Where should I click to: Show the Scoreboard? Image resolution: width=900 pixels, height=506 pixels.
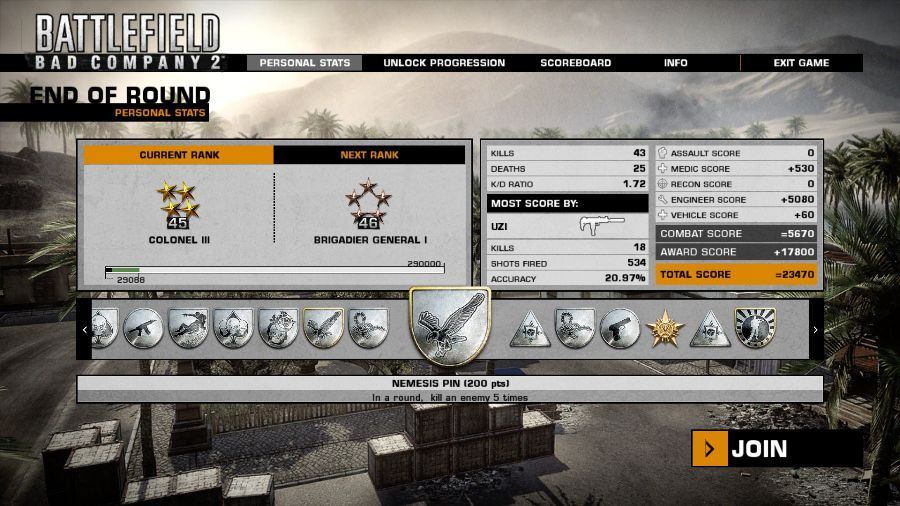(576, 63)
